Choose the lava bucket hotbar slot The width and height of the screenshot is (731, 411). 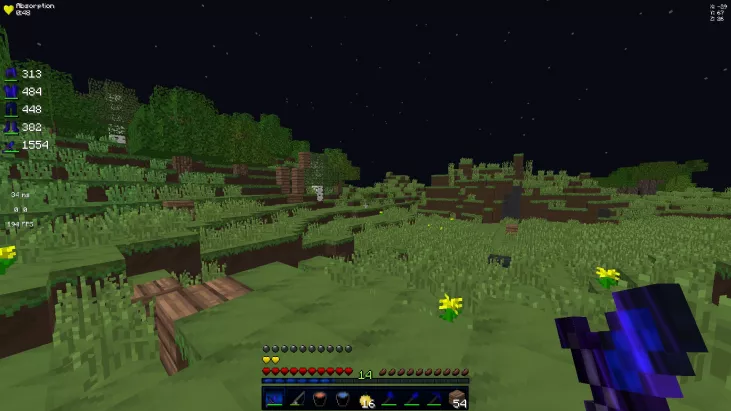pos(320,399)
